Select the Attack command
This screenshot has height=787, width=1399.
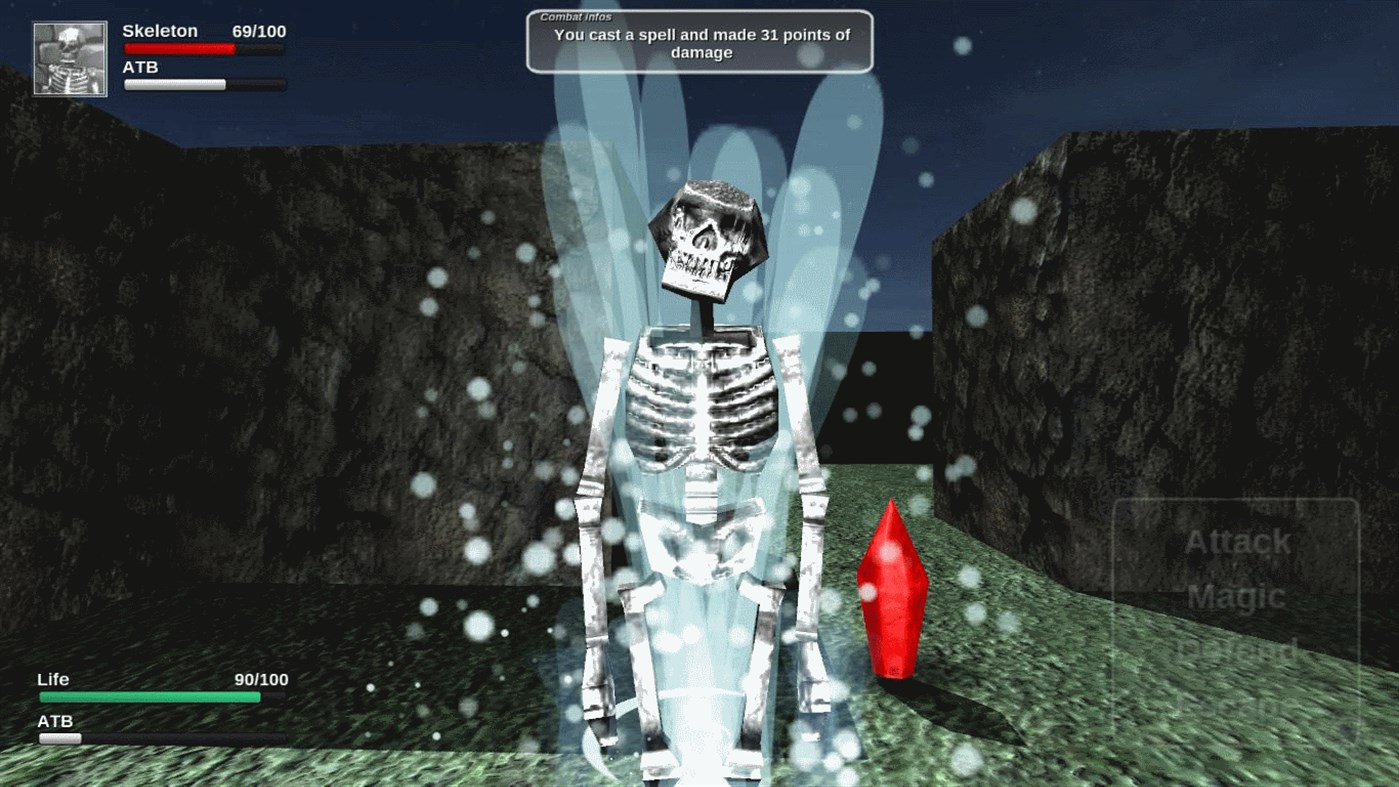1237,541
